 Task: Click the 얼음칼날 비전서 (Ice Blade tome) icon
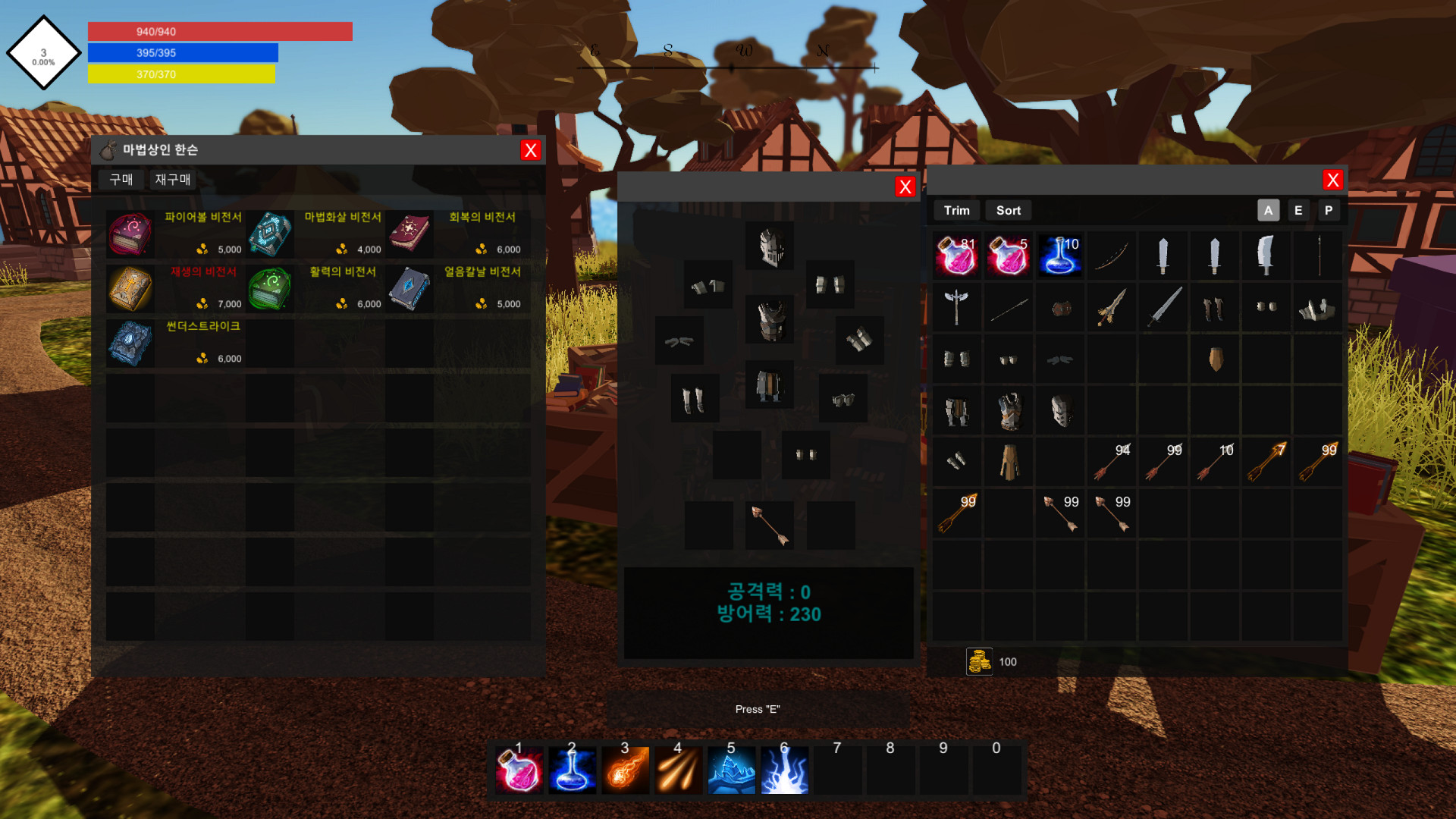(409, 288)
